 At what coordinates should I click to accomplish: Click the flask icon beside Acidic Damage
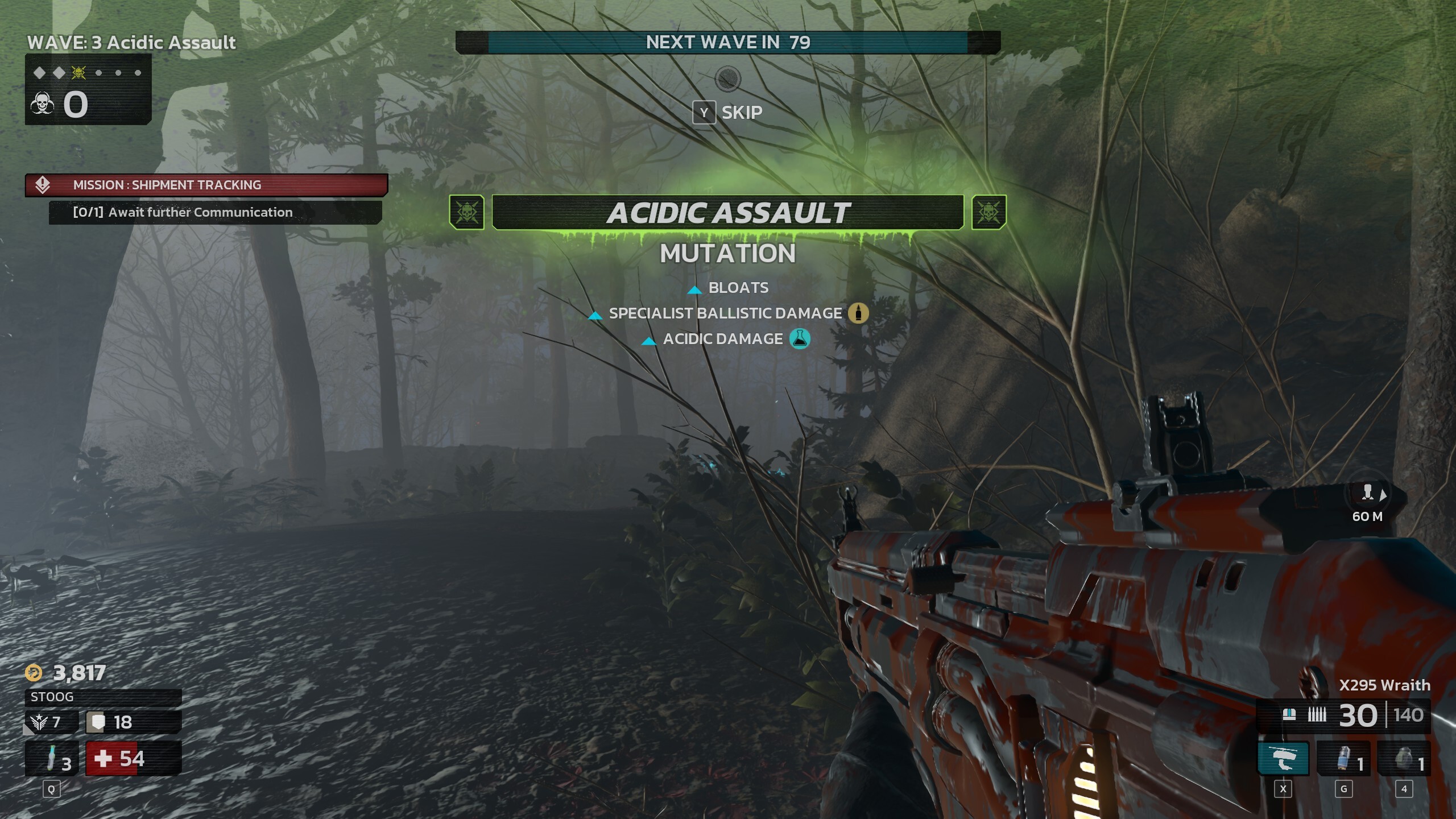(x=801, y=340)
